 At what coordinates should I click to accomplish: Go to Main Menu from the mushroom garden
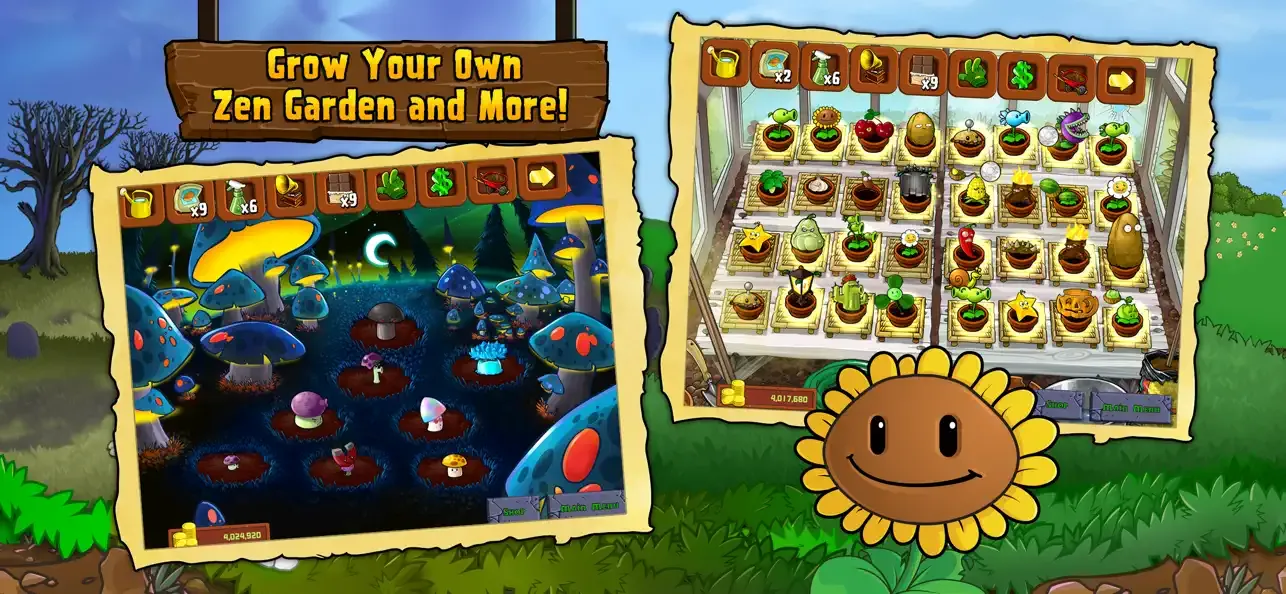[588, 505]
